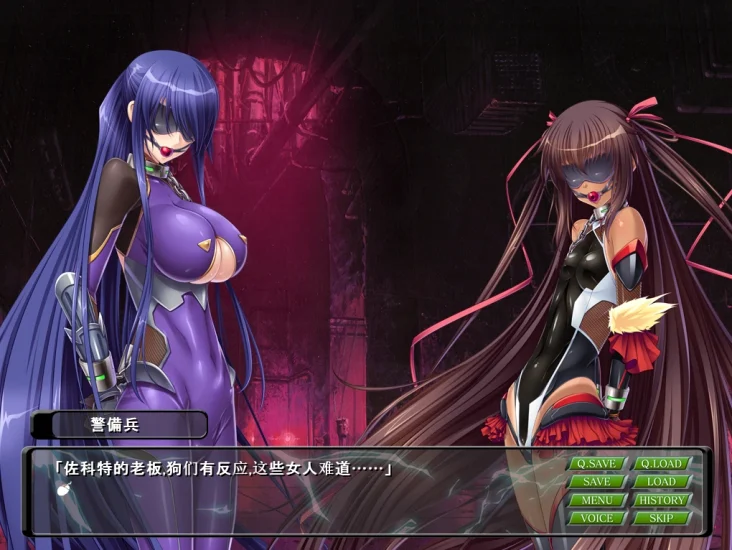Open the SAVE game screen
732x550 pixels.
pos(597,481)
